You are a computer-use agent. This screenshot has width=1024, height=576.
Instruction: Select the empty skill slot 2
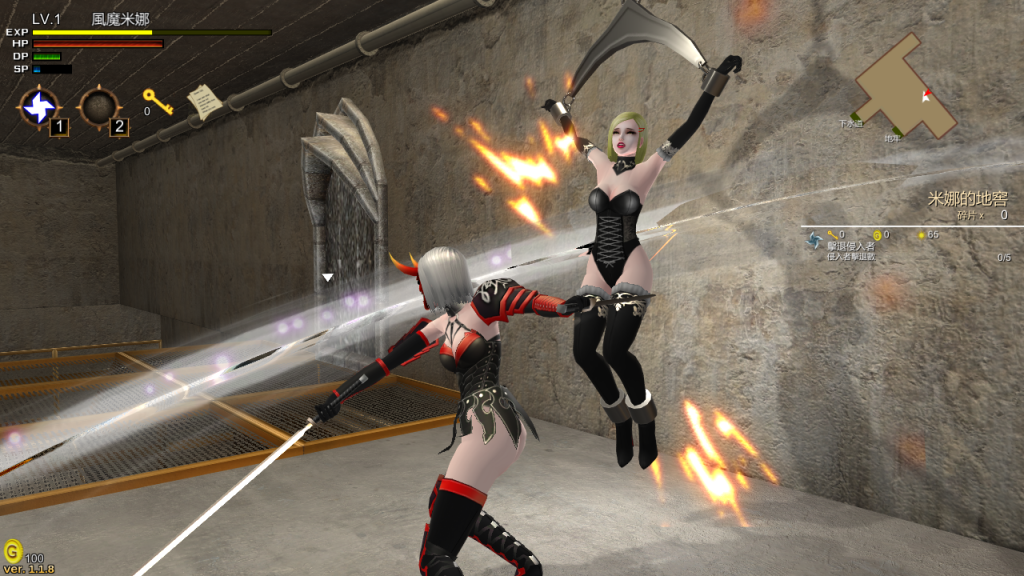point(99,107)
